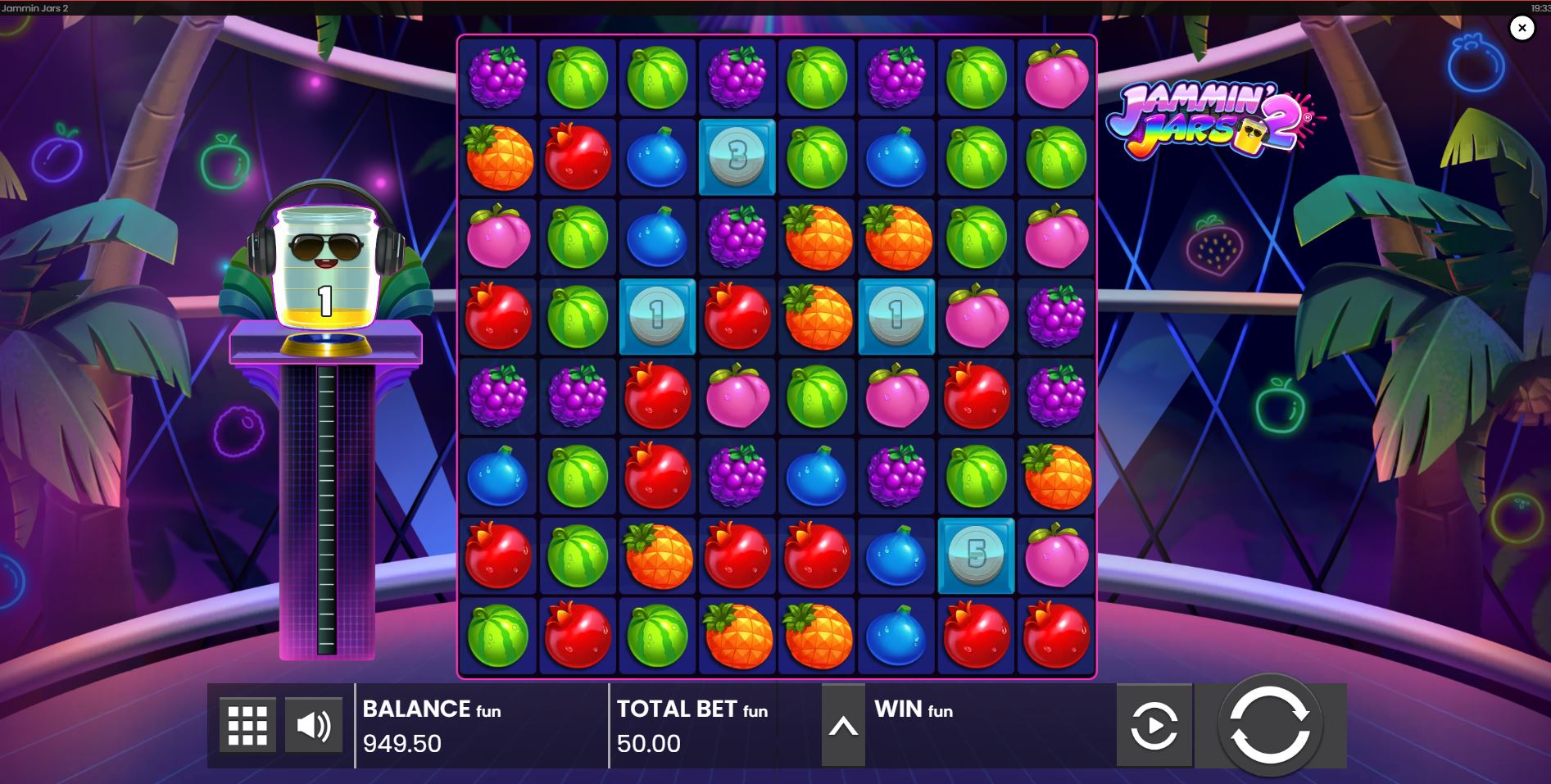Click the raspberry symbol in the top-left corner

[497, 78]
